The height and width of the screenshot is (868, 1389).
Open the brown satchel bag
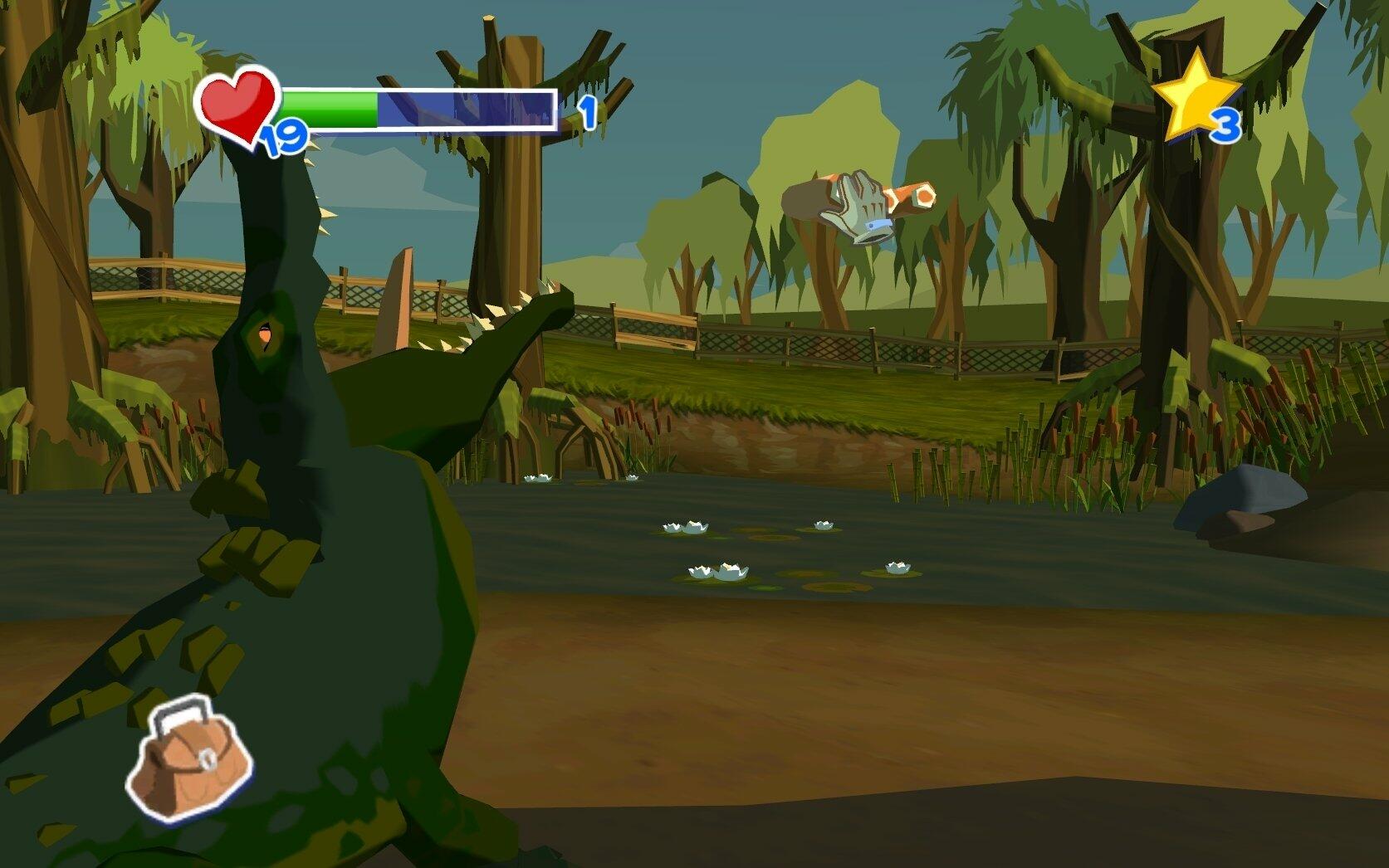coord(189,759)
